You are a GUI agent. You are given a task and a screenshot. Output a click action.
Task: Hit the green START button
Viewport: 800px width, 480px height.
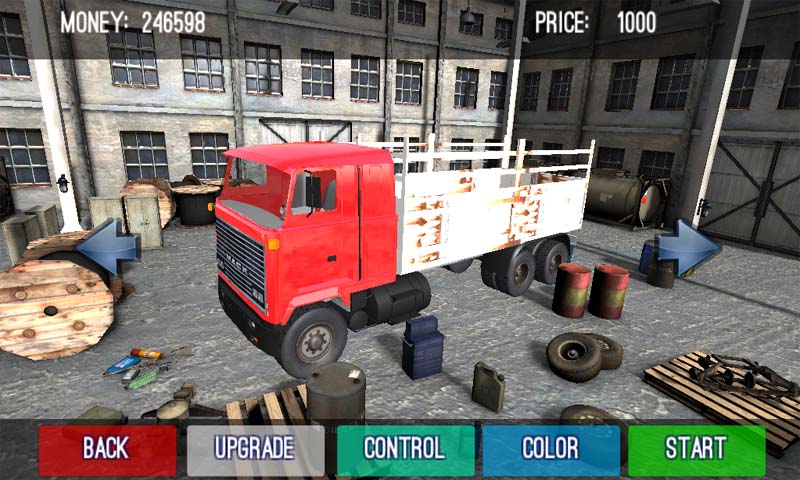(697, 449)
